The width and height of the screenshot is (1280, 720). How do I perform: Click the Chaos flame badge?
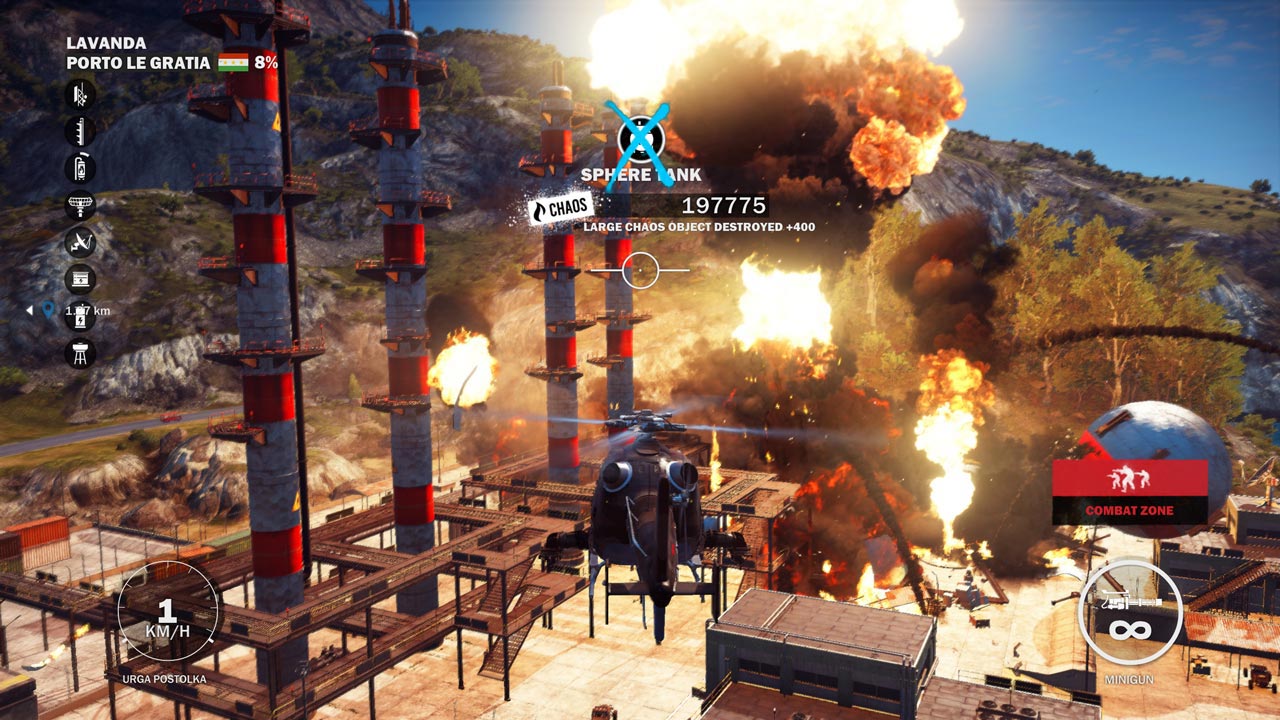560,209
